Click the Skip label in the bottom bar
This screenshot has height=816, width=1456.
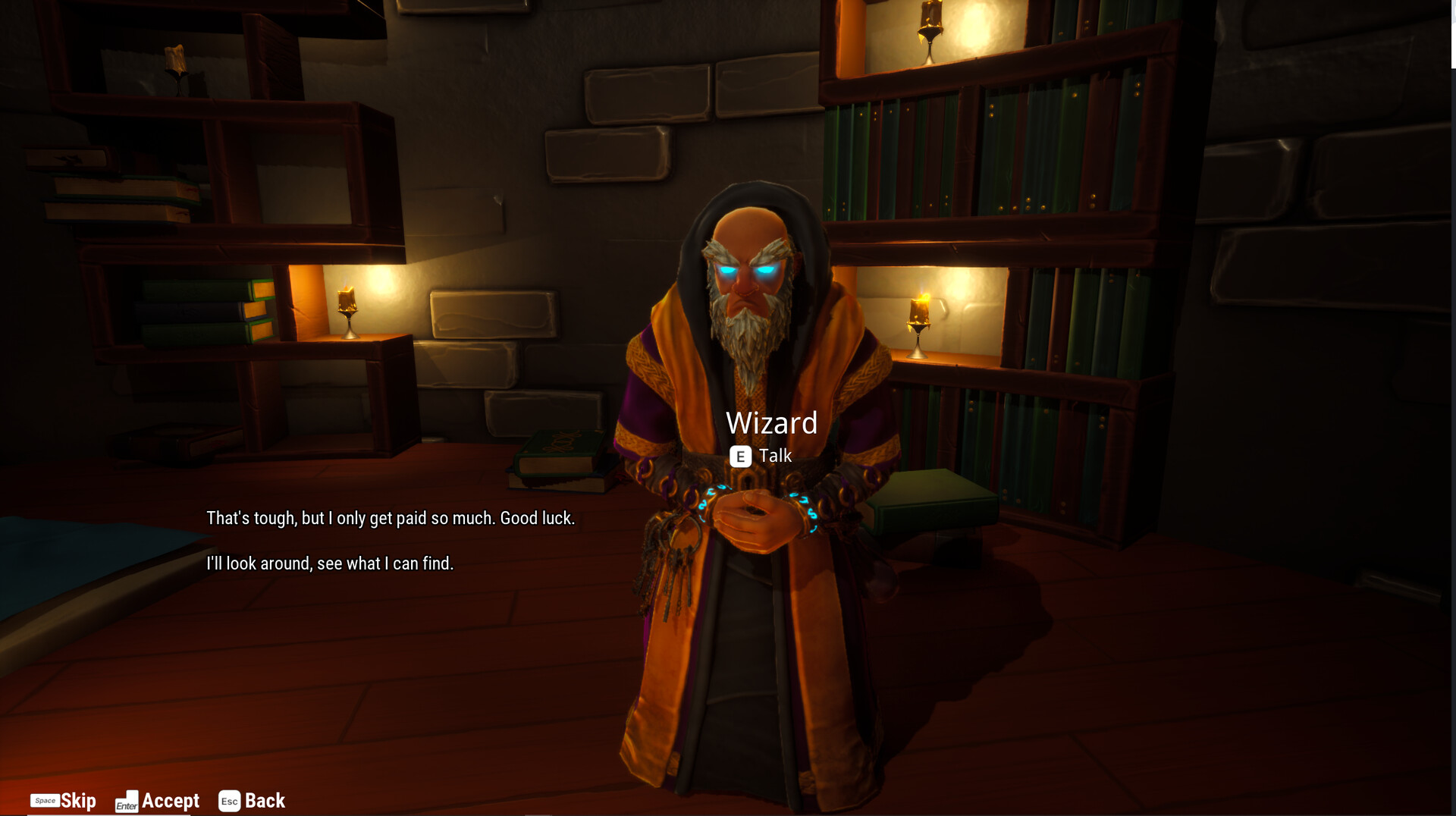coord(78,801)
